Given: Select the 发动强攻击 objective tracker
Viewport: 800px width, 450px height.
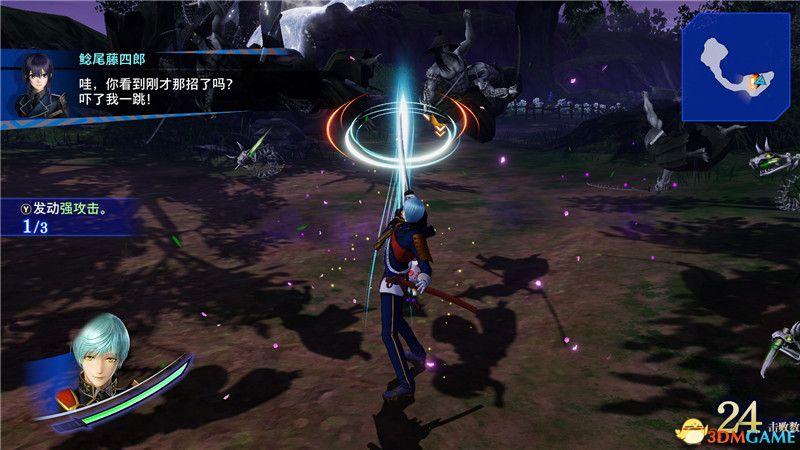Looking at the screenshot, I should [70, 217].
